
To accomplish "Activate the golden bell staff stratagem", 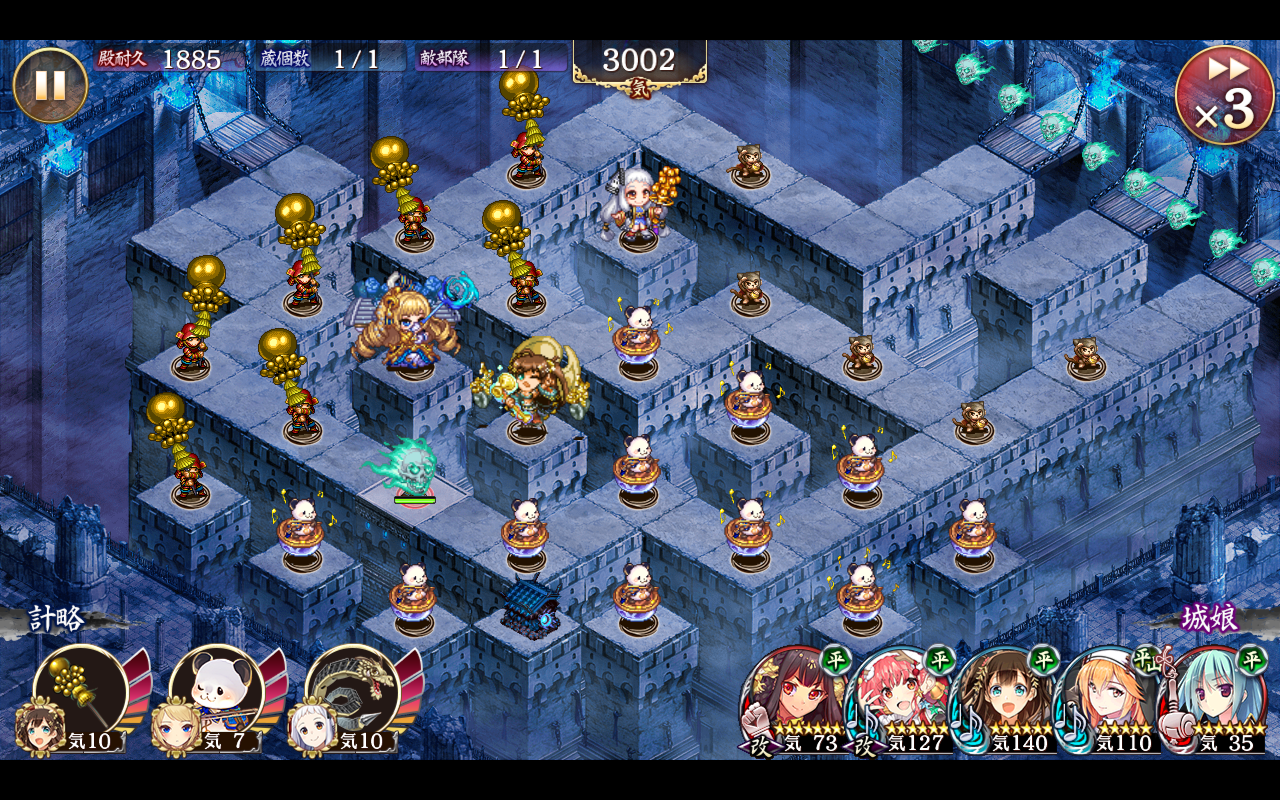I will coord(80,692).
